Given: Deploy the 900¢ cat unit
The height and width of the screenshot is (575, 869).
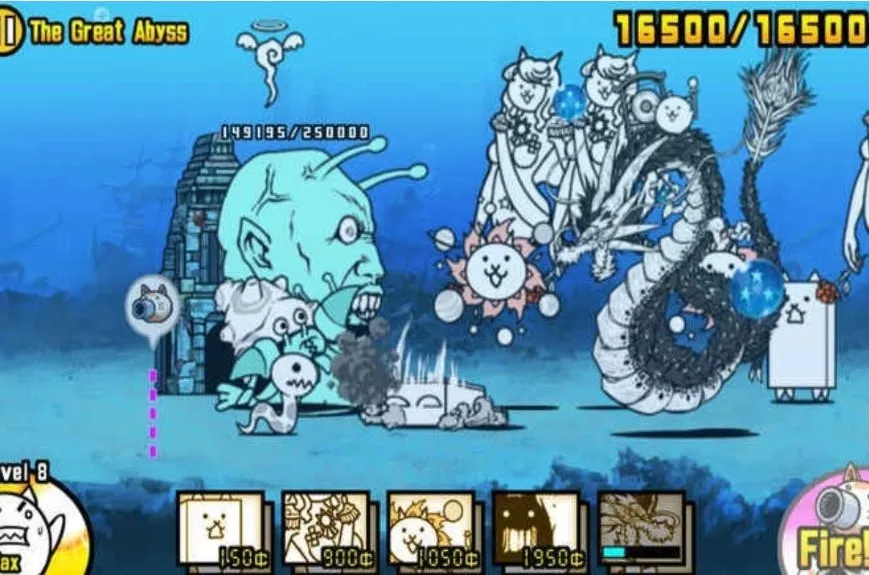Looking at the screenshot, I should point(326,529).
